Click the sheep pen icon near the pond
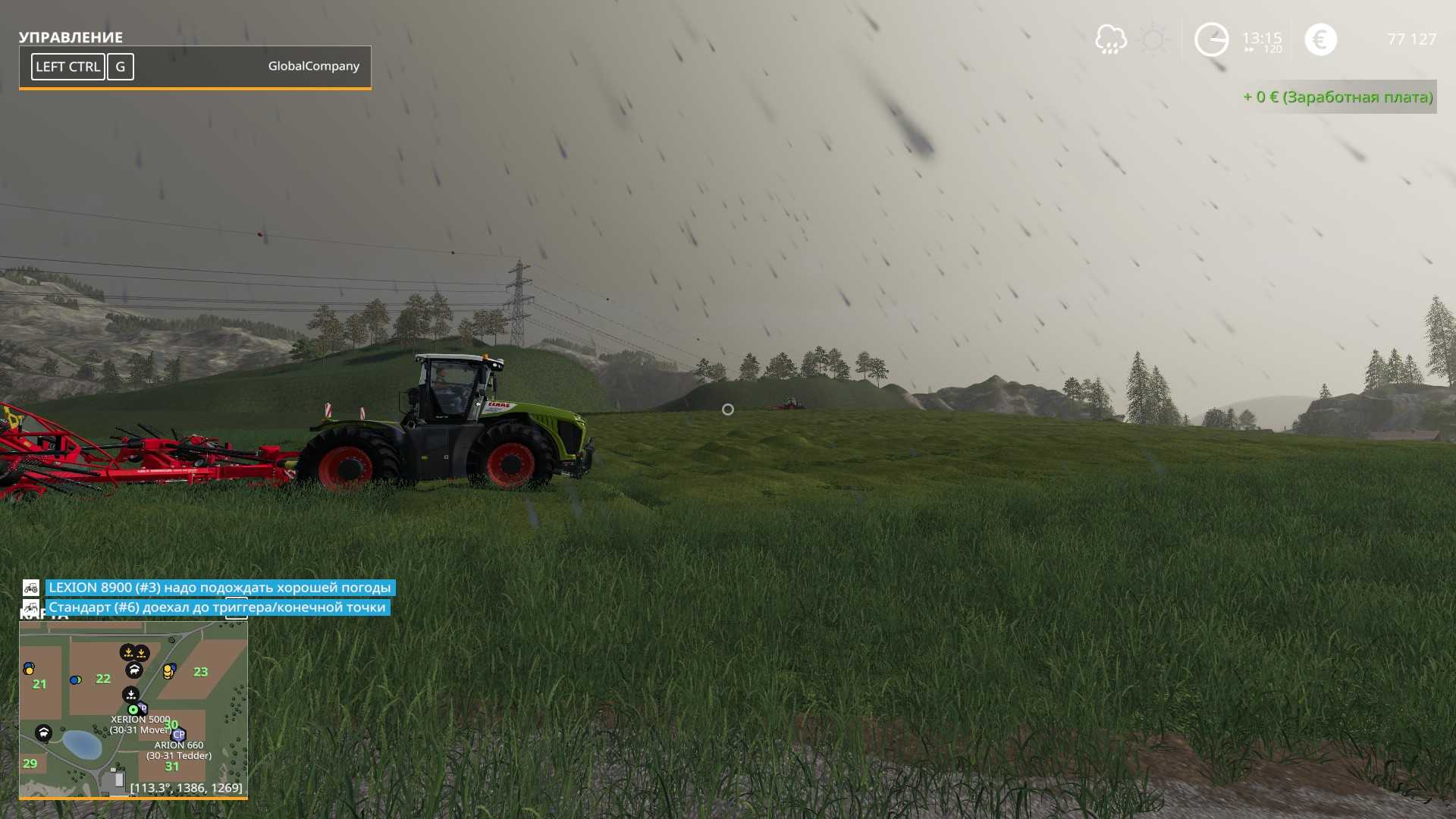Screen dimensions: 1456x819 pyautogui.click(x=43, y=733)
